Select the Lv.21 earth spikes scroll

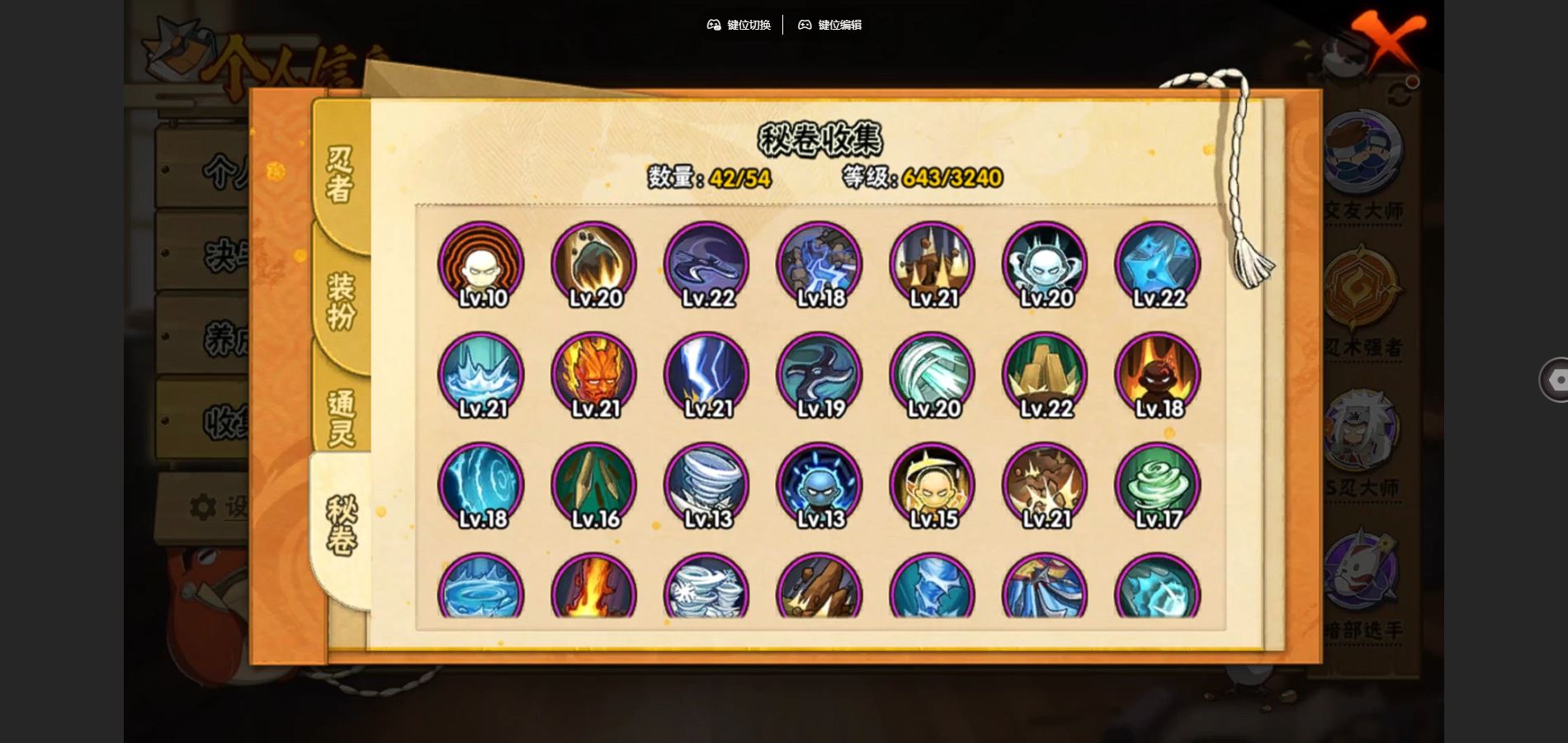(933, 264)
